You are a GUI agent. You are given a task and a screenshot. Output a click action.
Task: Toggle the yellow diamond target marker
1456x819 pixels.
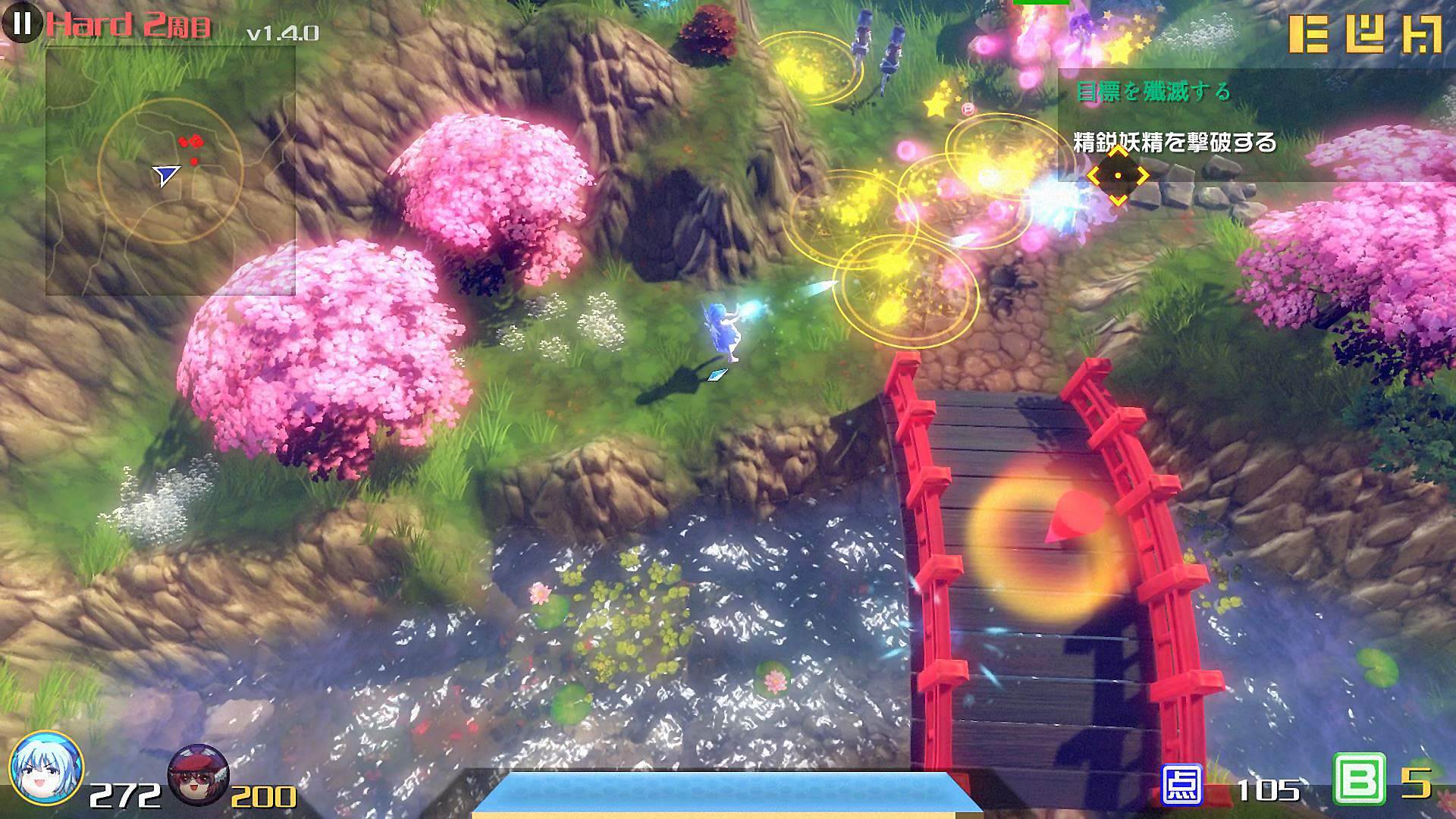[x=1118, y=177]
